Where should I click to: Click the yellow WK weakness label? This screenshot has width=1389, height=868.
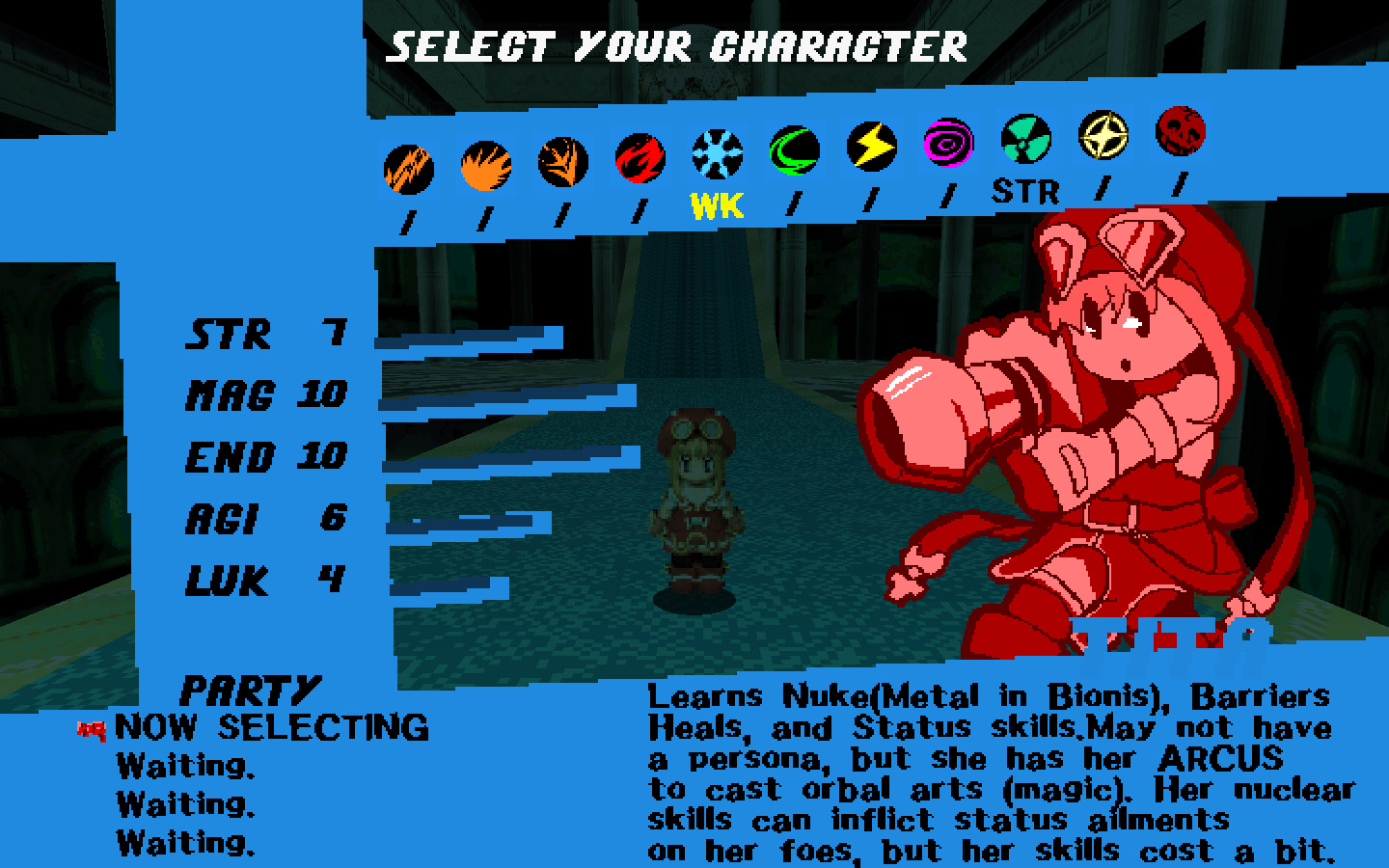[x=715, y=203]
